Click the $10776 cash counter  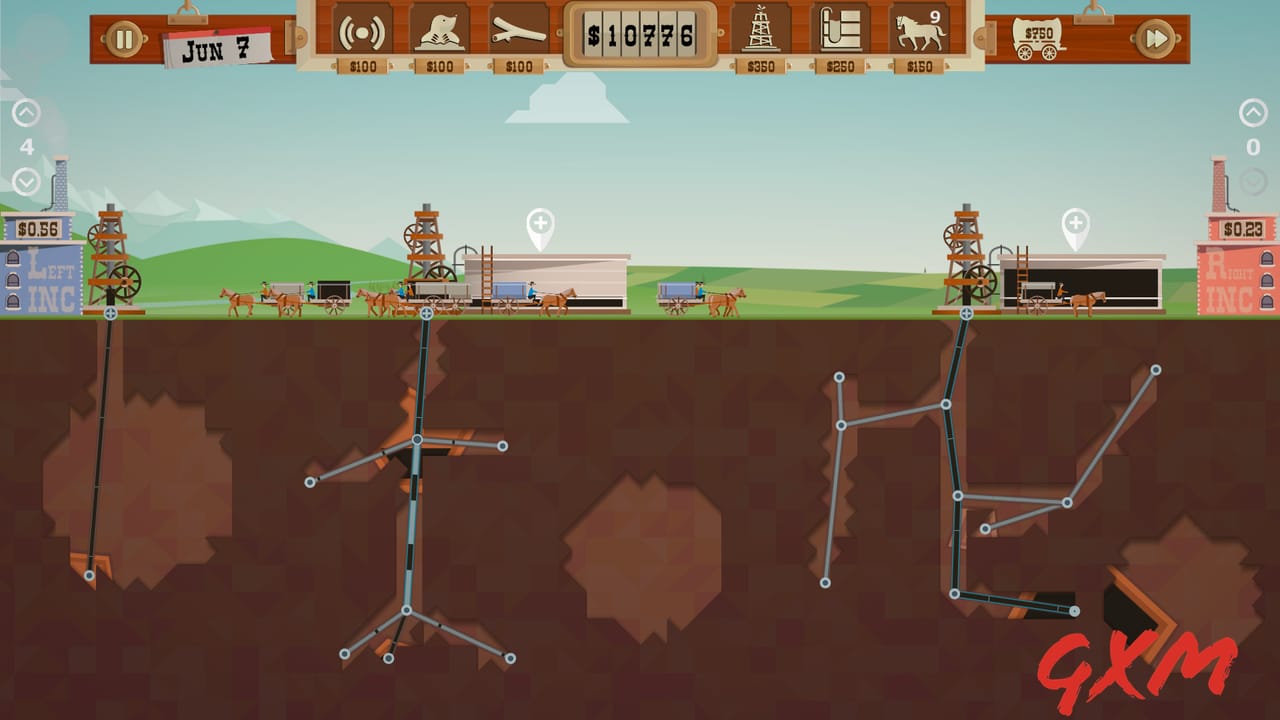638,36
